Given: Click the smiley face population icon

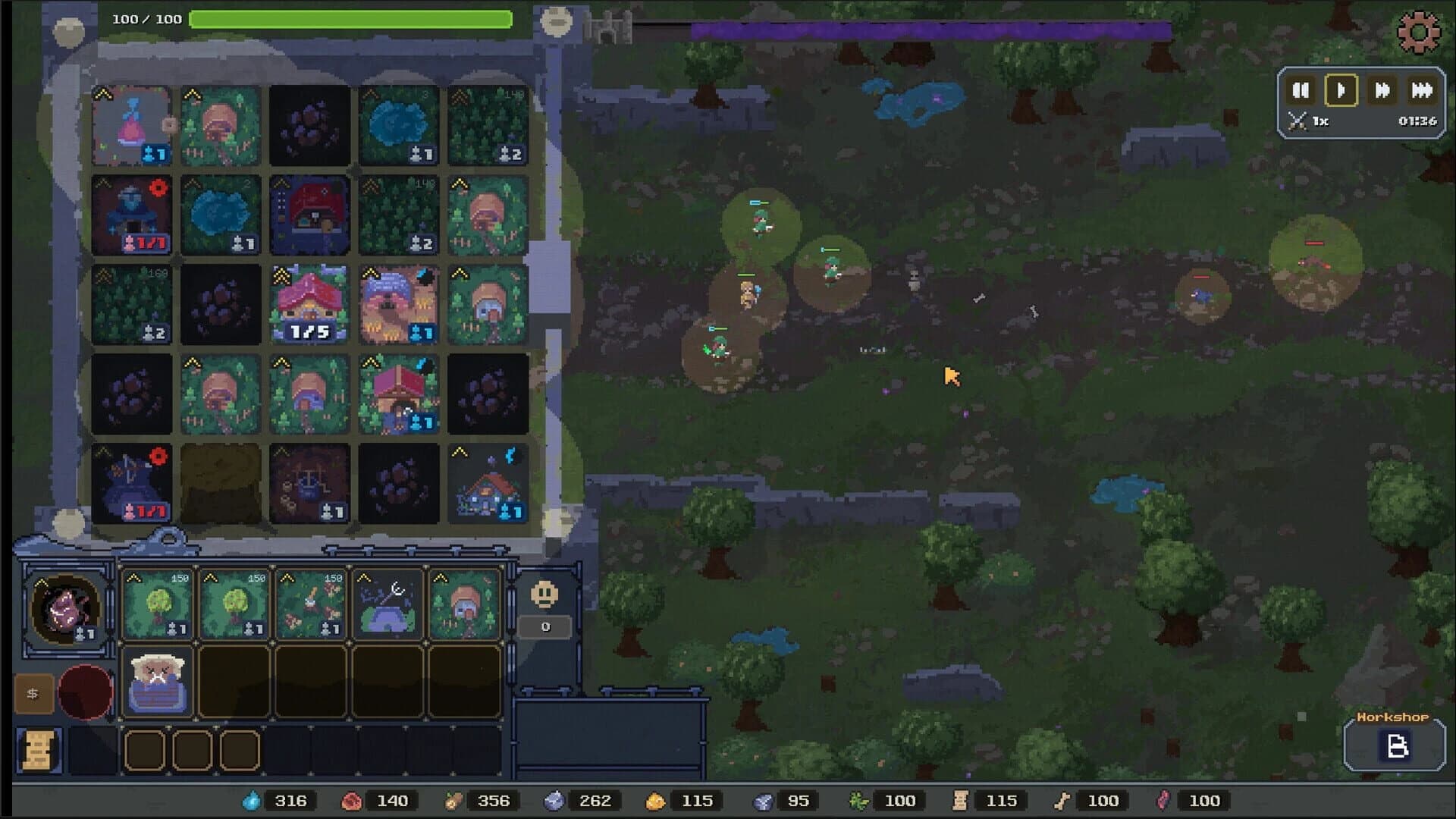Looking at the screenshot, I should coord(544,596).
